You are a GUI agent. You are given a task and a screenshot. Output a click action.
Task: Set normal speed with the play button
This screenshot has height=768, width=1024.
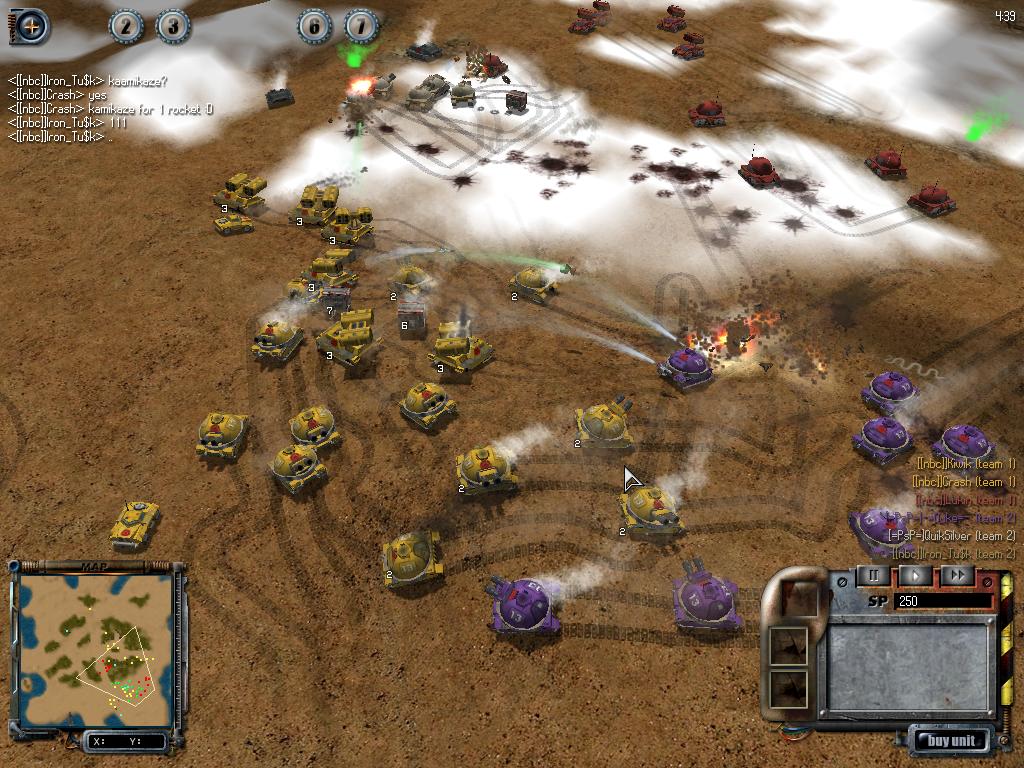point(915,576)
